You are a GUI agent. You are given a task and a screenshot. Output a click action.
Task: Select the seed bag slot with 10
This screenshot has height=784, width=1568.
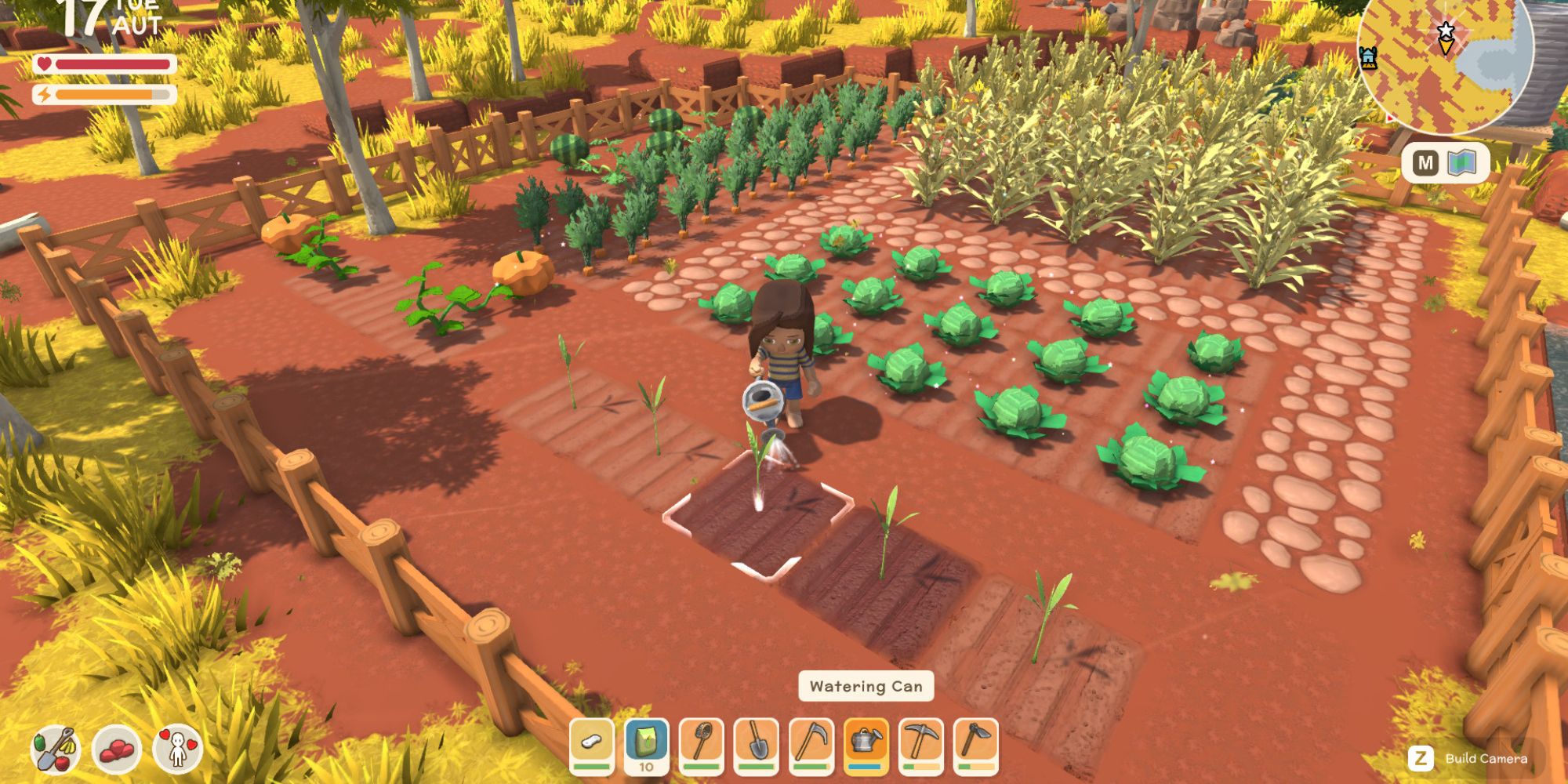coord(647,746)
